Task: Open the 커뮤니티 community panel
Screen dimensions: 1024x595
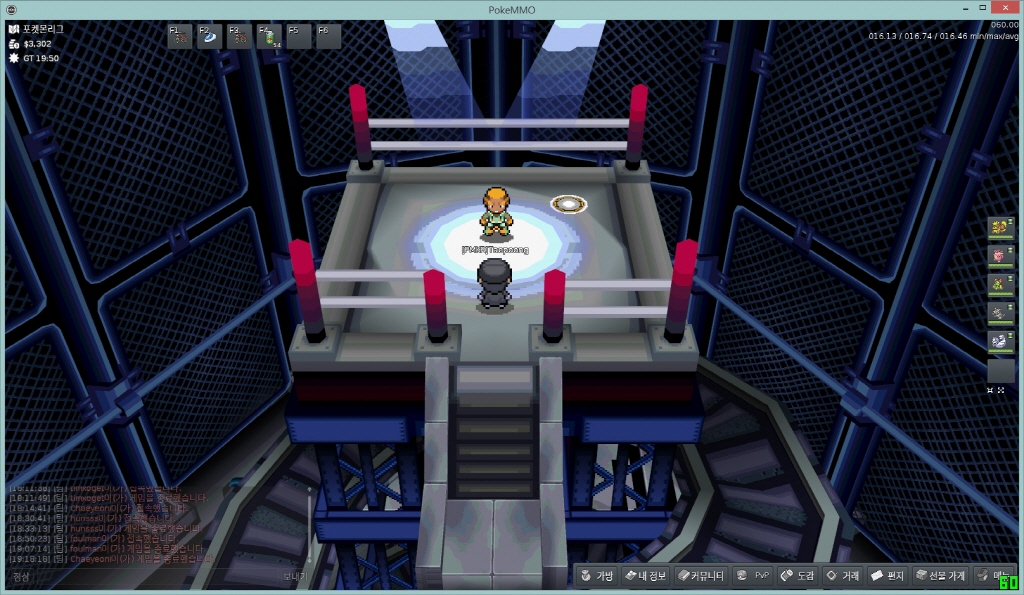Action: tap(699, 576)
